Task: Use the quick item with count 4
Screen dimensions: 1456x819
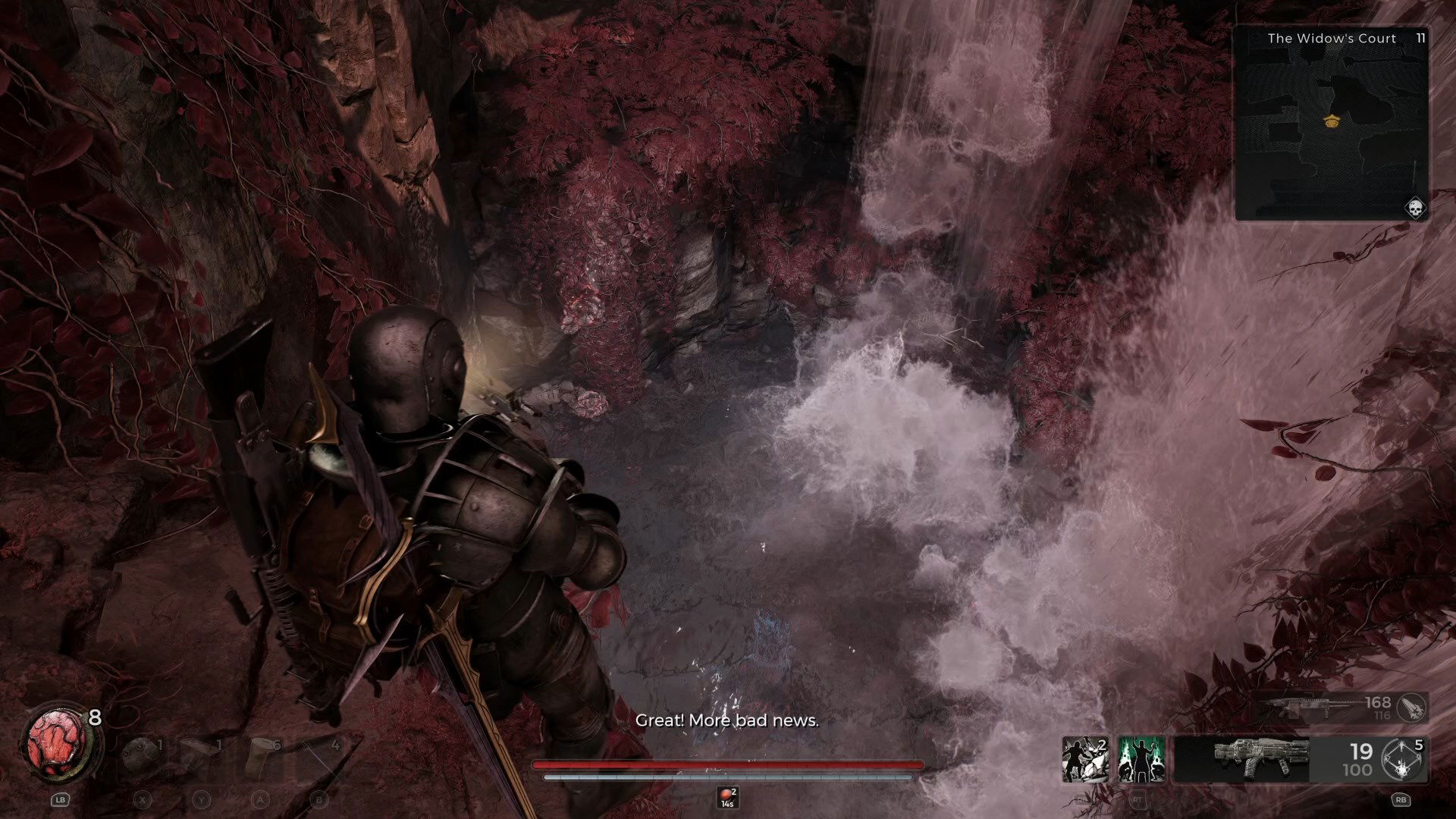Action: (322, 757)
